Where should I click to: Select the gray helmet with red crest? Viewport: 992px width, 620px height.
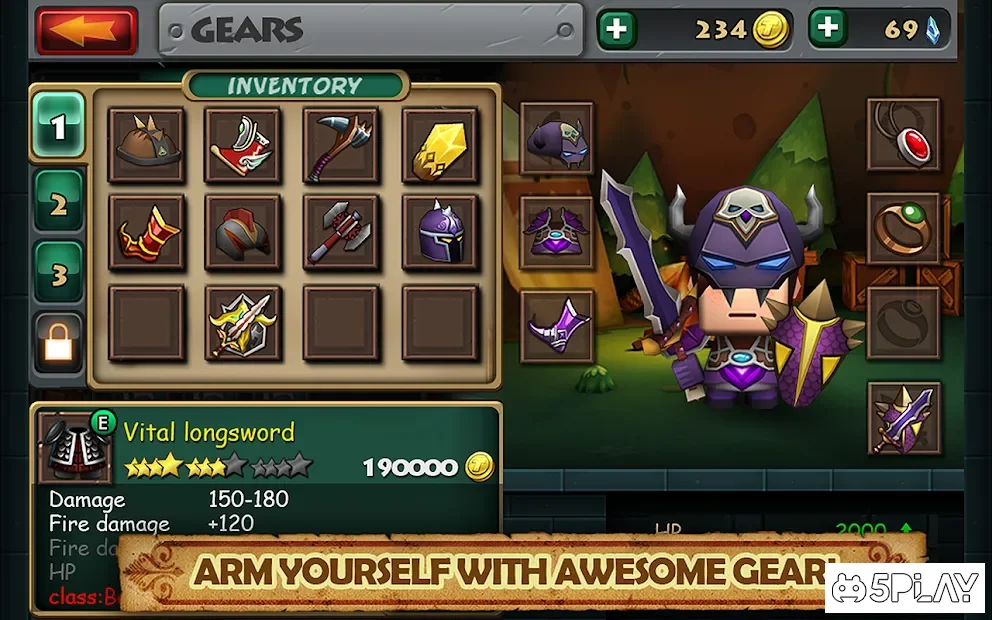click(243, 233)
